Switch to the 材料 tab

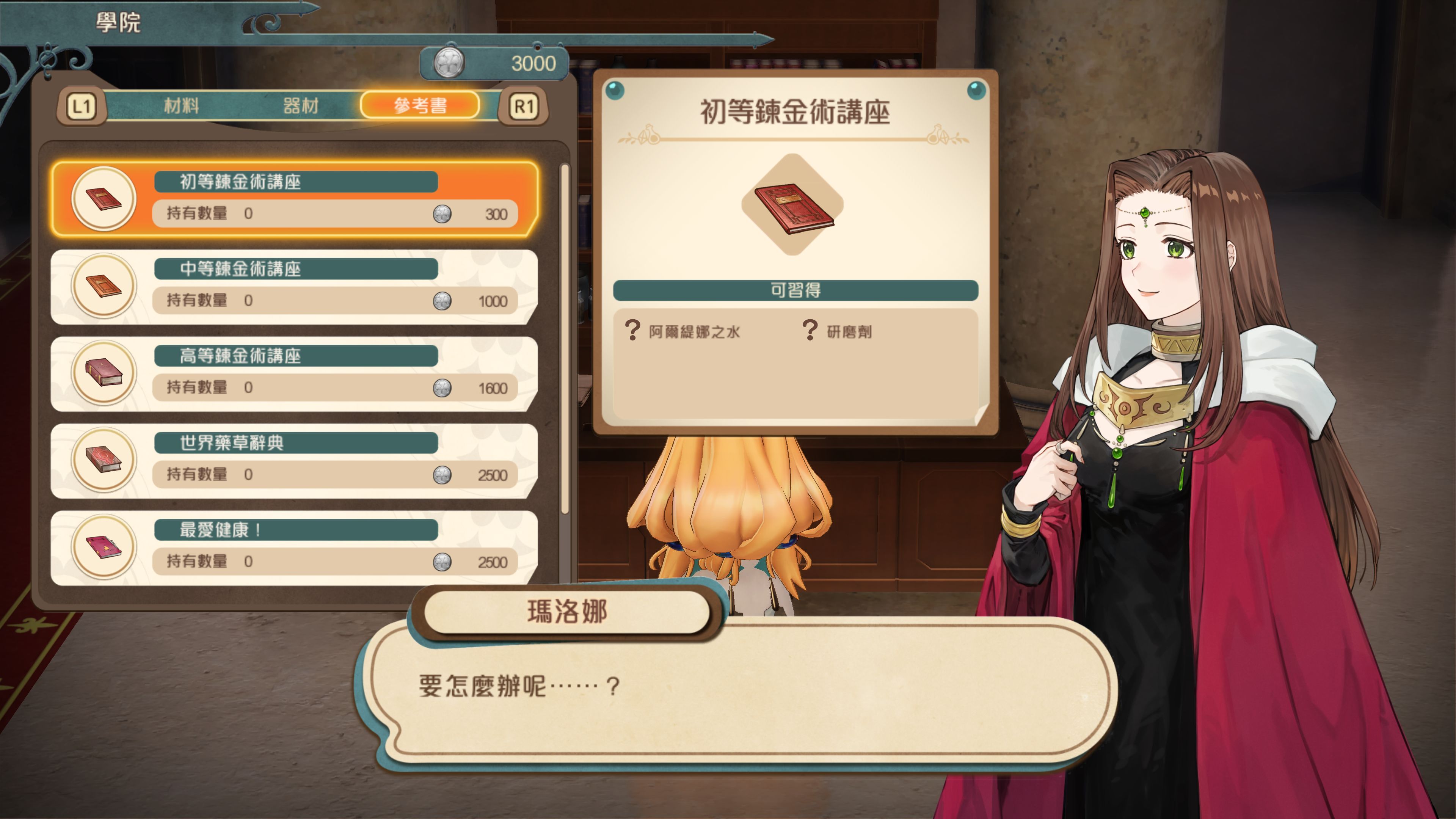click(182, 105)
